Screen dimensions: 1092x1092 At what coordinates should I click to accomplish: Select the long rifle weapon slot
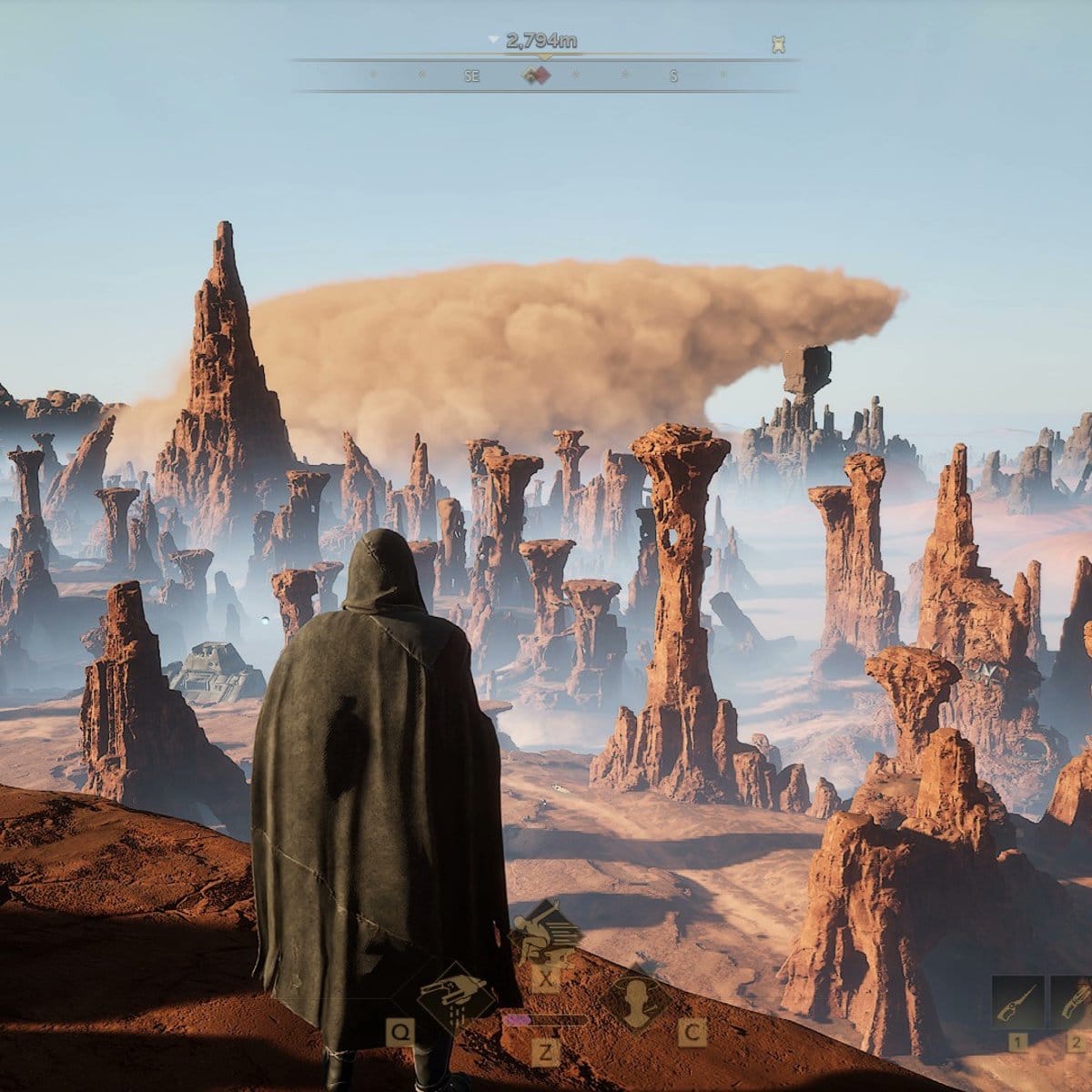[x=1017, y=1002]
